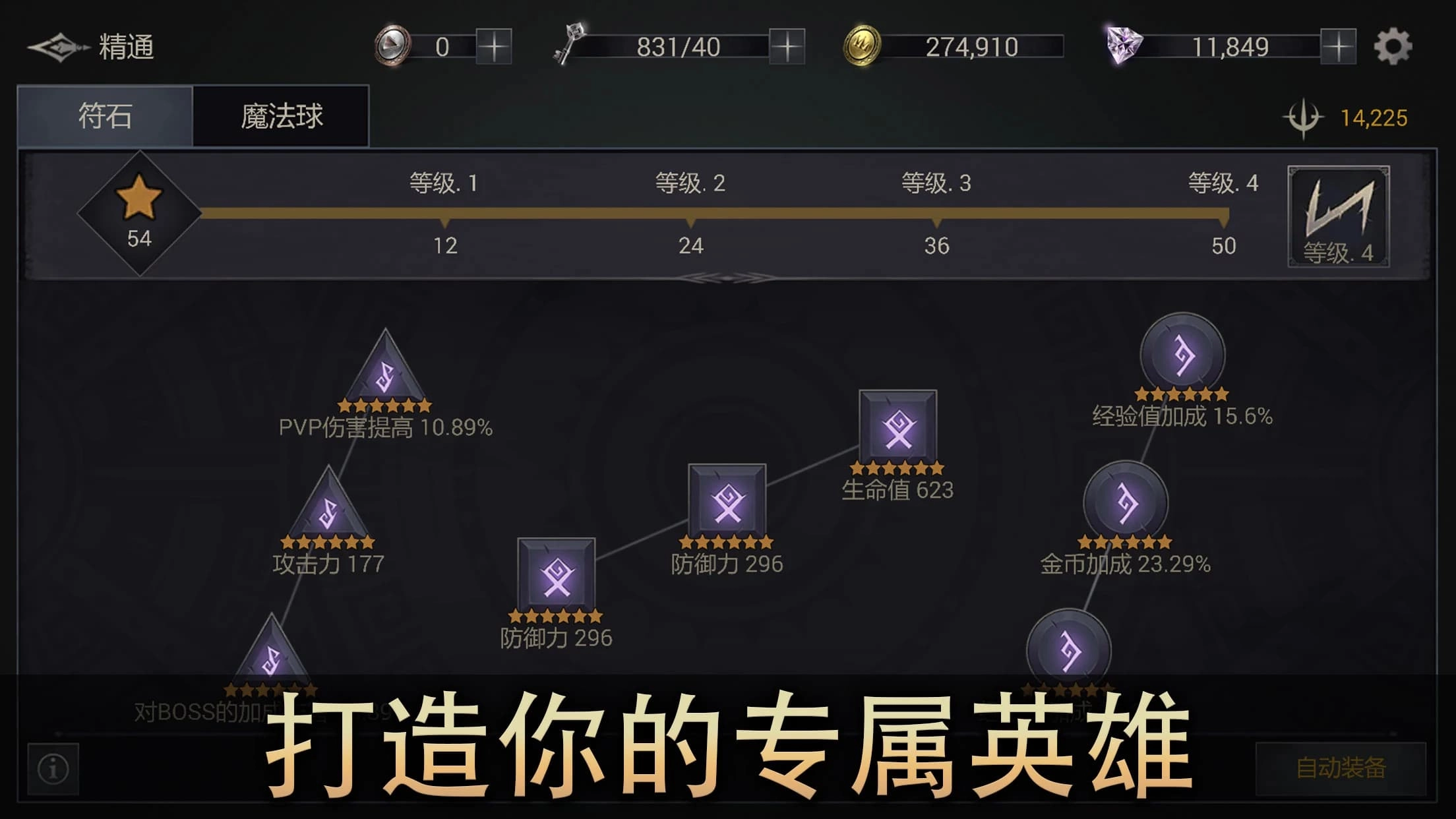The width and height of the screenshot is (1456, 819).
Task: Tap the level 50 marker on progress bar
Action: (1224, 224)
